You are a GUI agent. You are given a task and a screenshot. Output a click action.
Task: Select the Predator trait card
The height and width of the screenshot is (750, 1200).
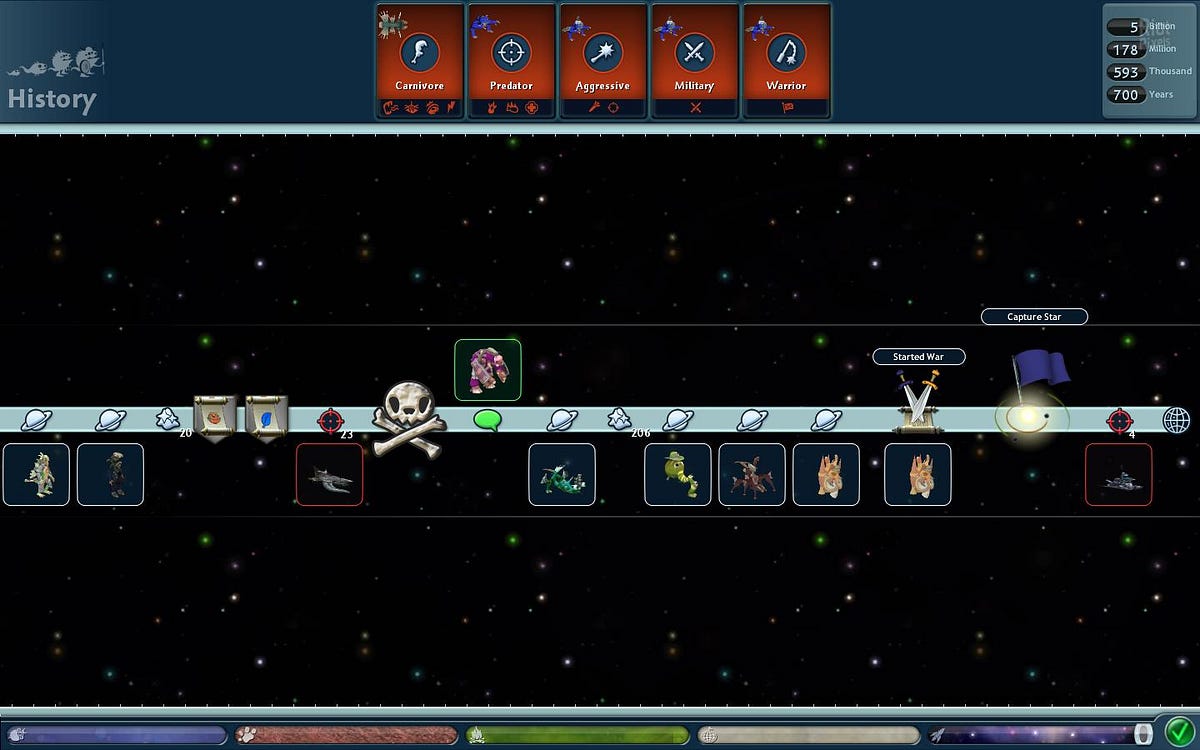coord(511,61)
